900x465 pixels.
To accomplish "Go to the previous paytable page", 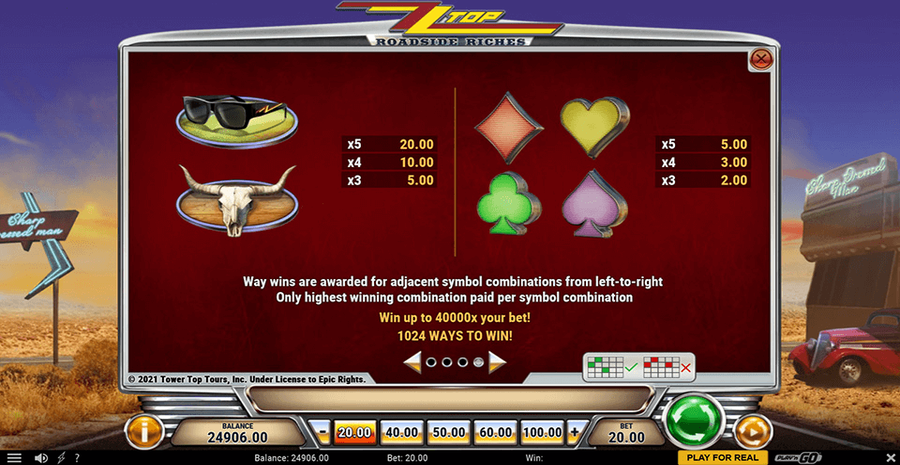I will tap(412, 361).
